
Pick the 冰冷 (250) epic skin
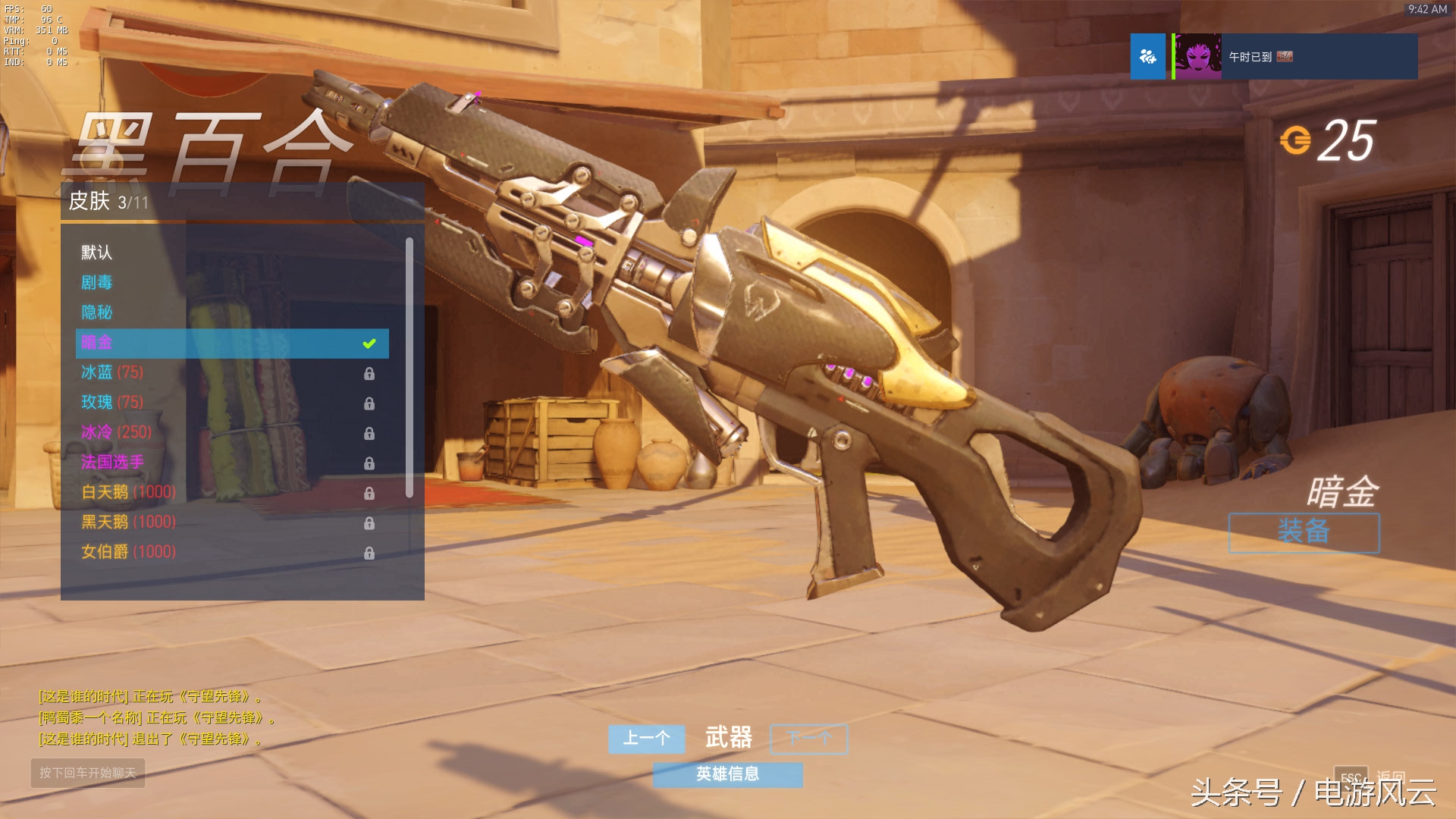tap(117, 432)
